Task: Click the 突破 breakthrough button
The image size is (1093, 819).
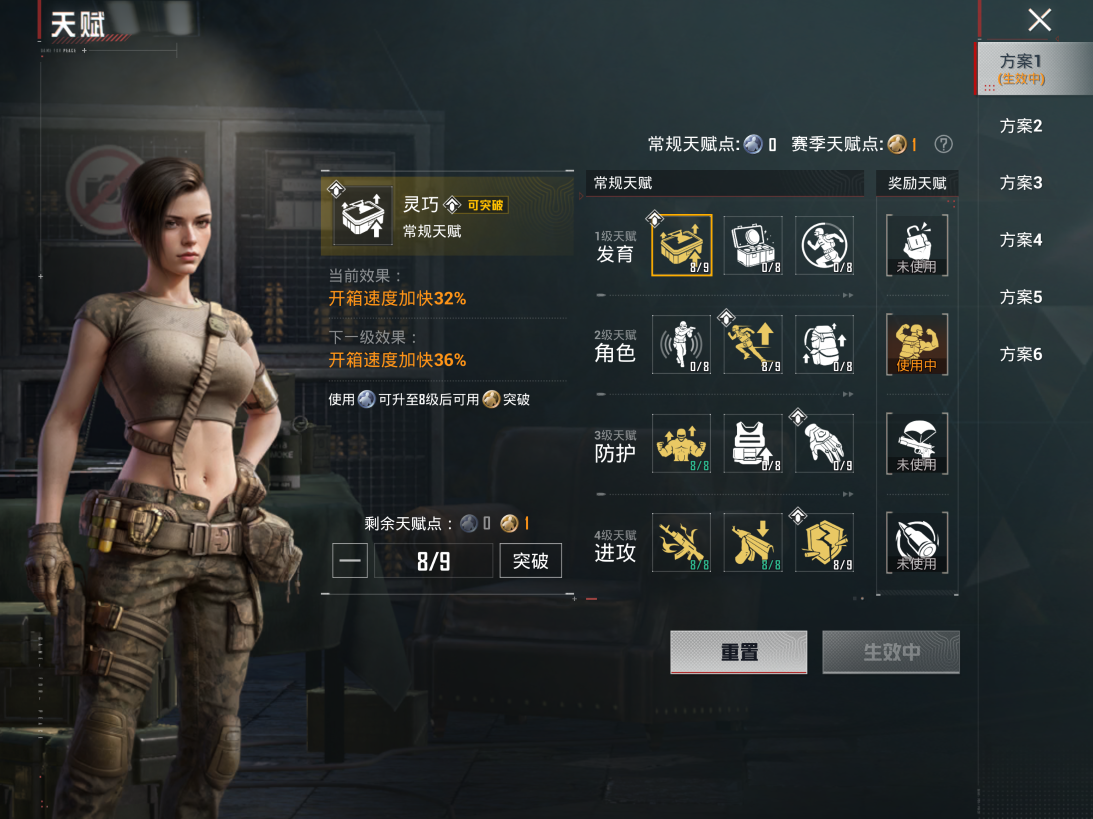Action: 530,561
